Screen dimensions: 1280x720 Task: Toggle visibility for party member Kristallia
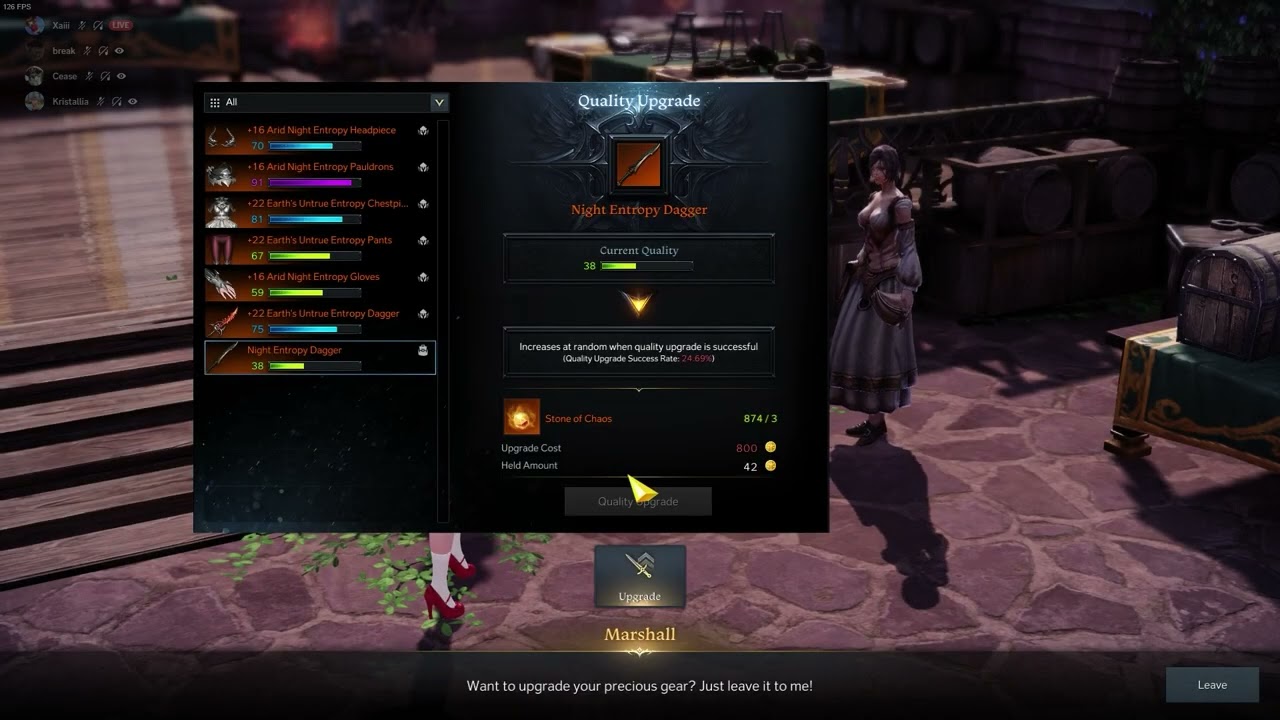point(133,101)
